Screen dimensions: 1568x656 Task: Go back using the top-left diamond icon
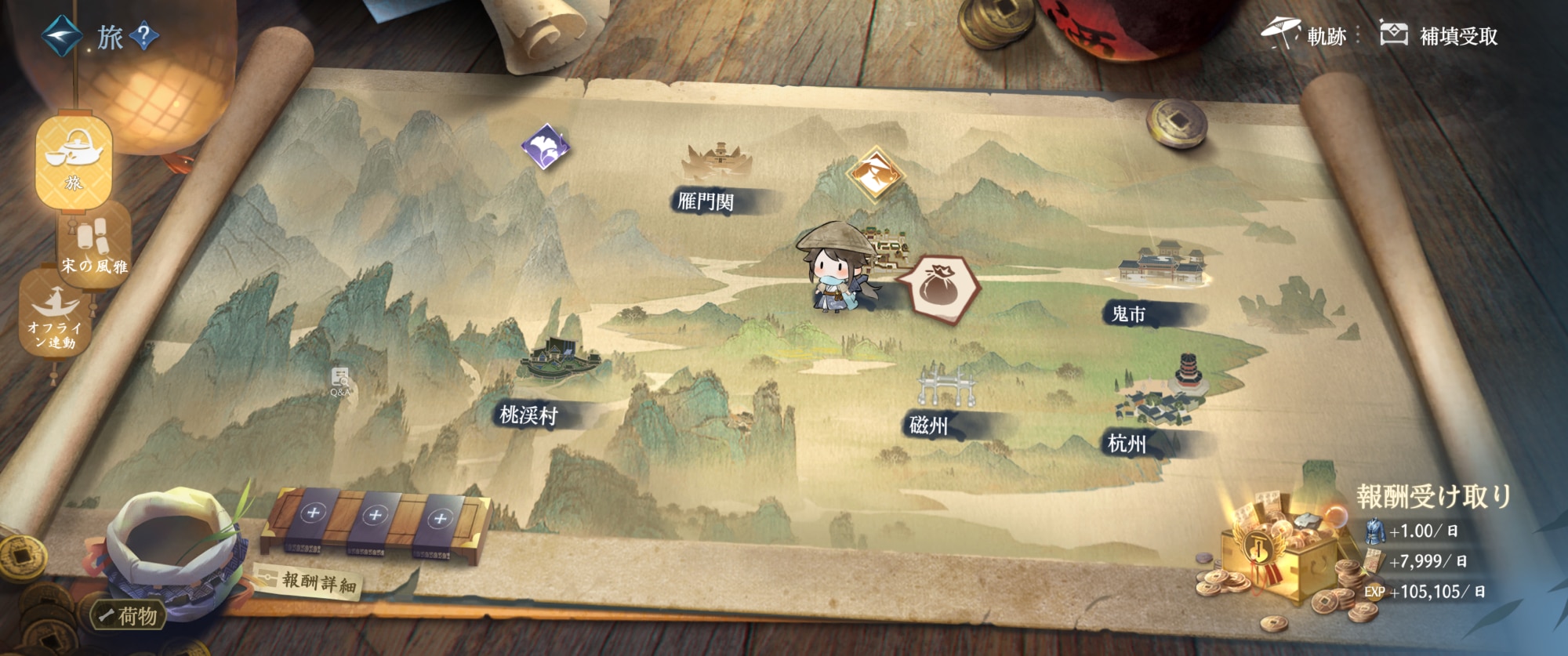[61, 36]
